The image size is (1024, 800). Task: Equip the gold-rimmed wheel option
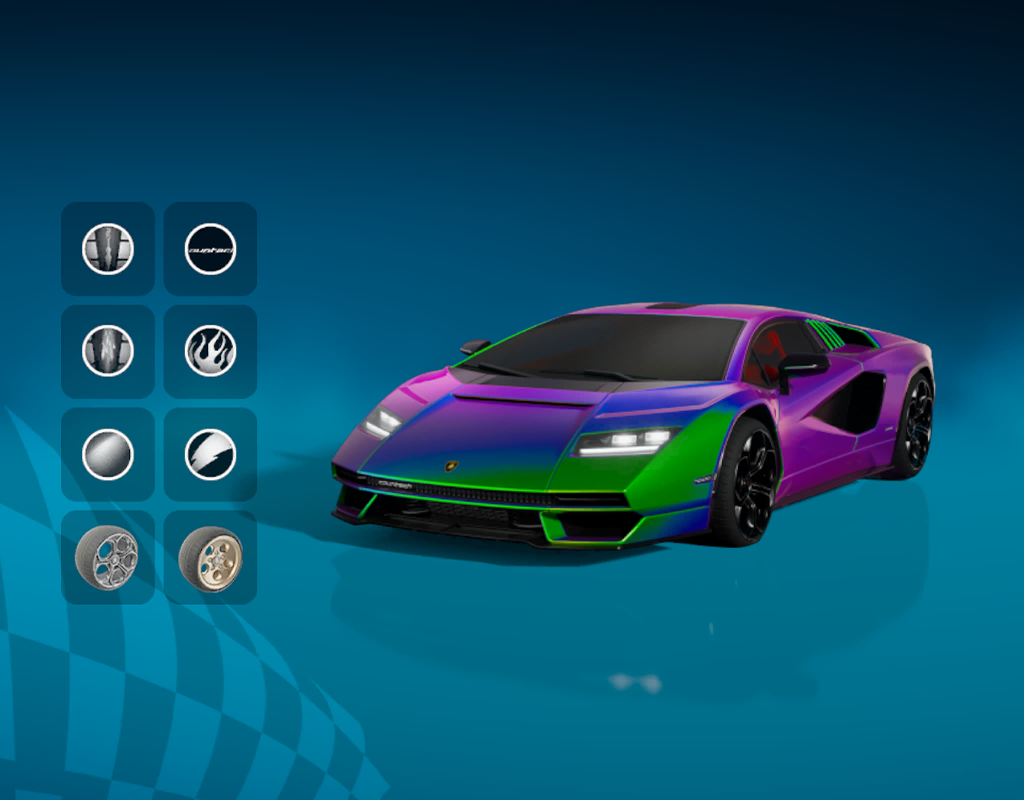(x=210, y=557)
